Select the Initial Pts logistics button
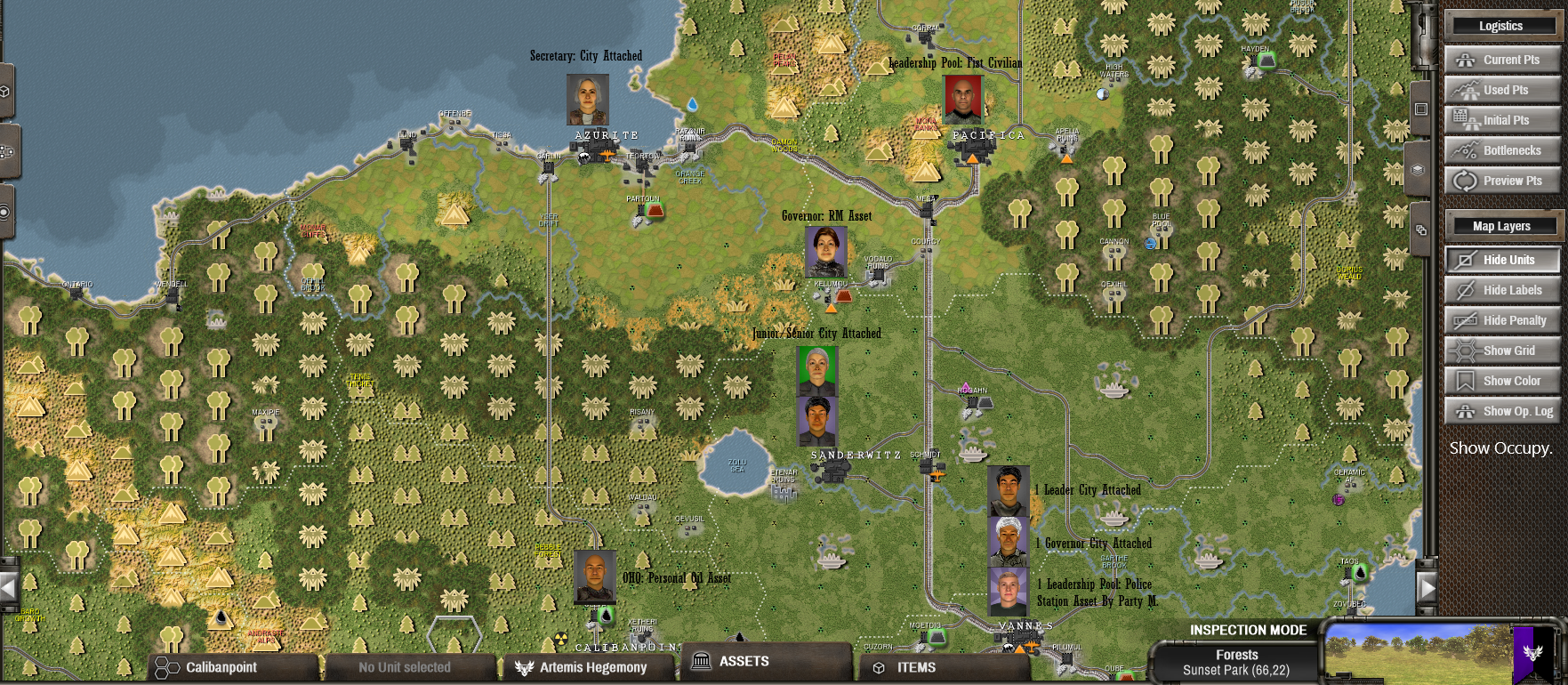Image resolution: width=1568 pixels, height=685 pixels. coord(1501,120)
